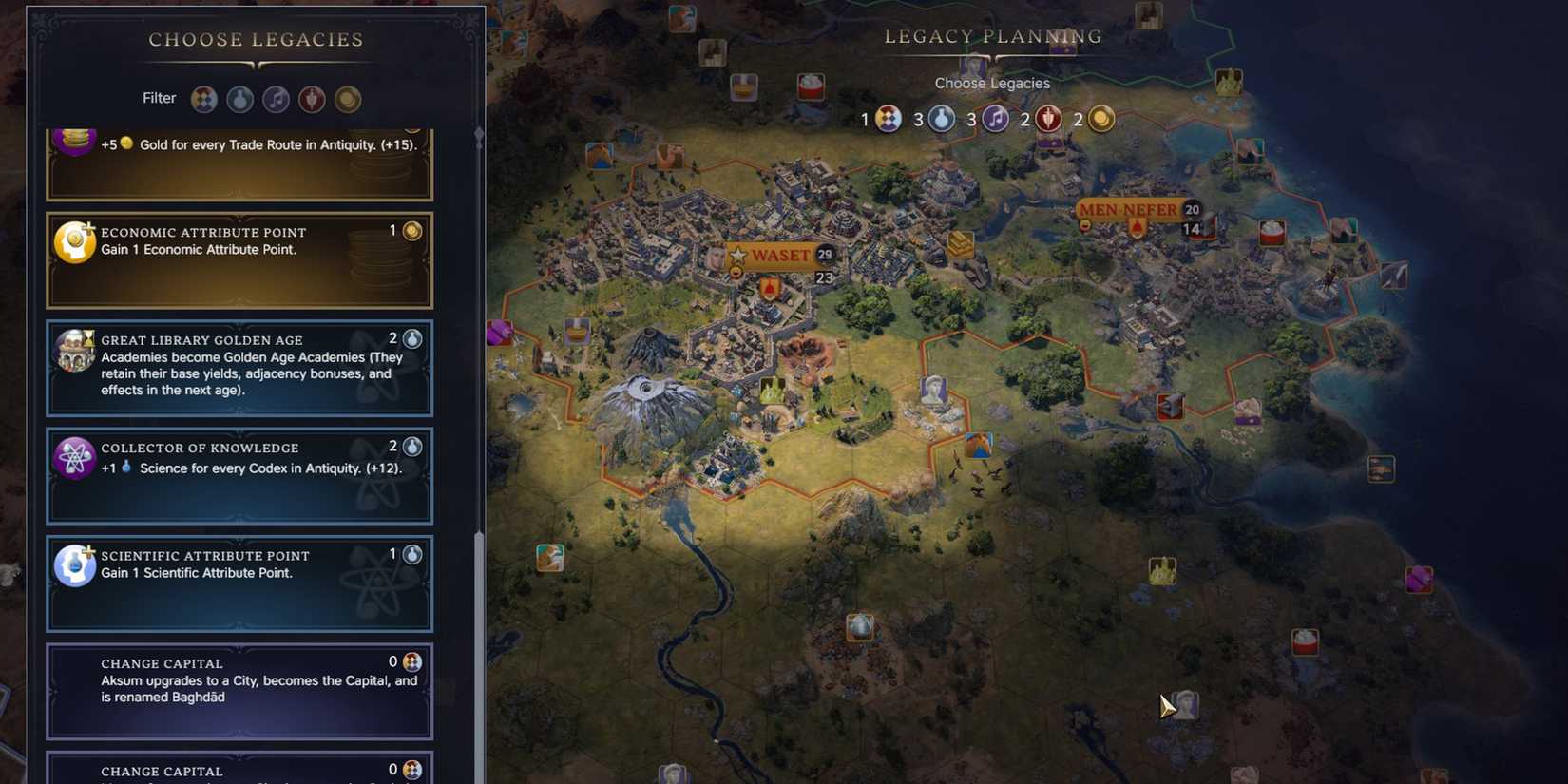The width and height of the screenshot is (1568, 784).
Task: Deselect the highlighted Economic Attribute Point legacy
Action: [x=238, y=259]
